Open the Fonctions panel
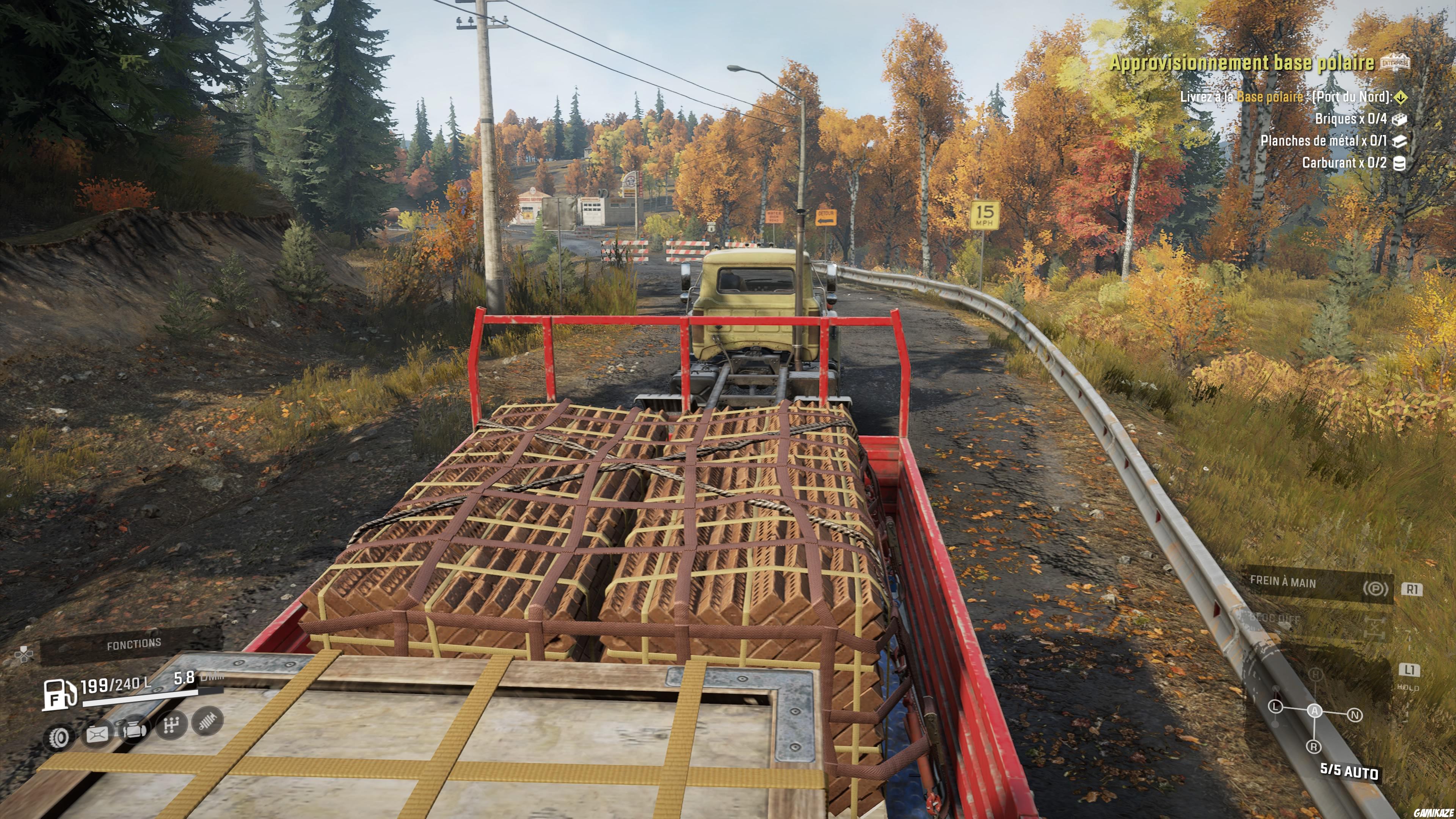Viewport: 1456px width, 819px height. coord(133,644)
